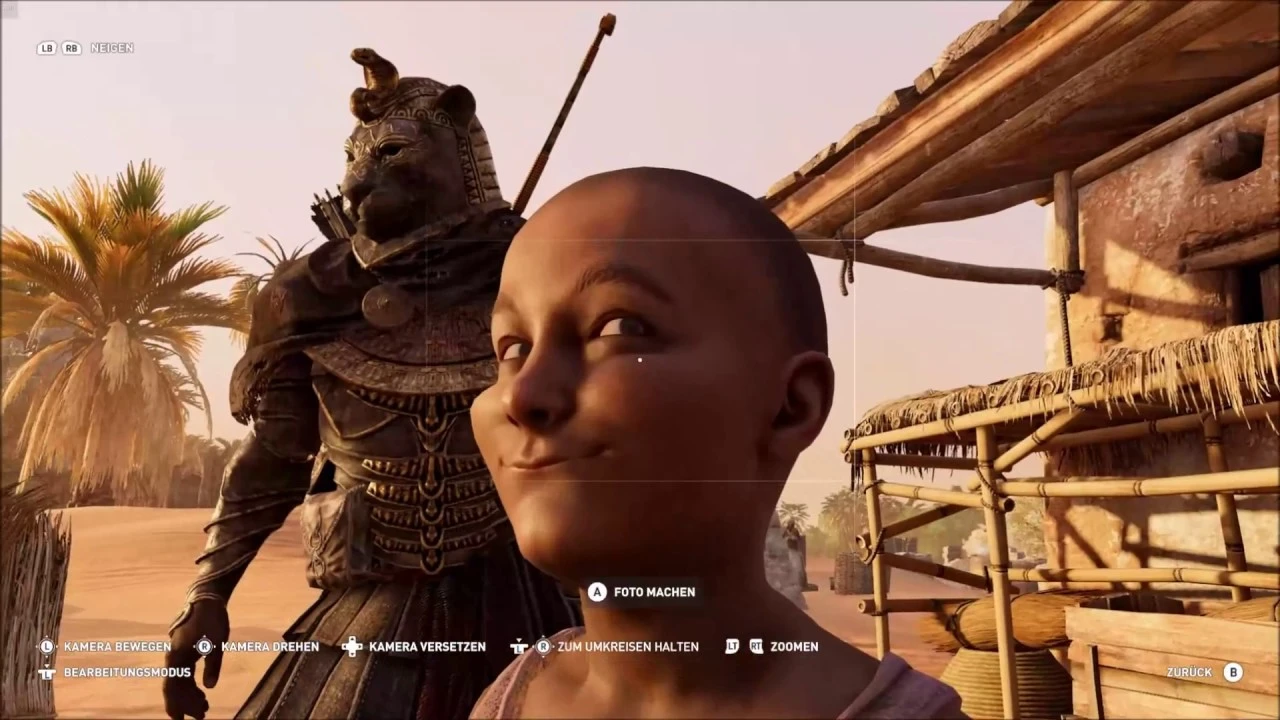
Task: Click the Zoomen control label
Action: coord(794,647)
